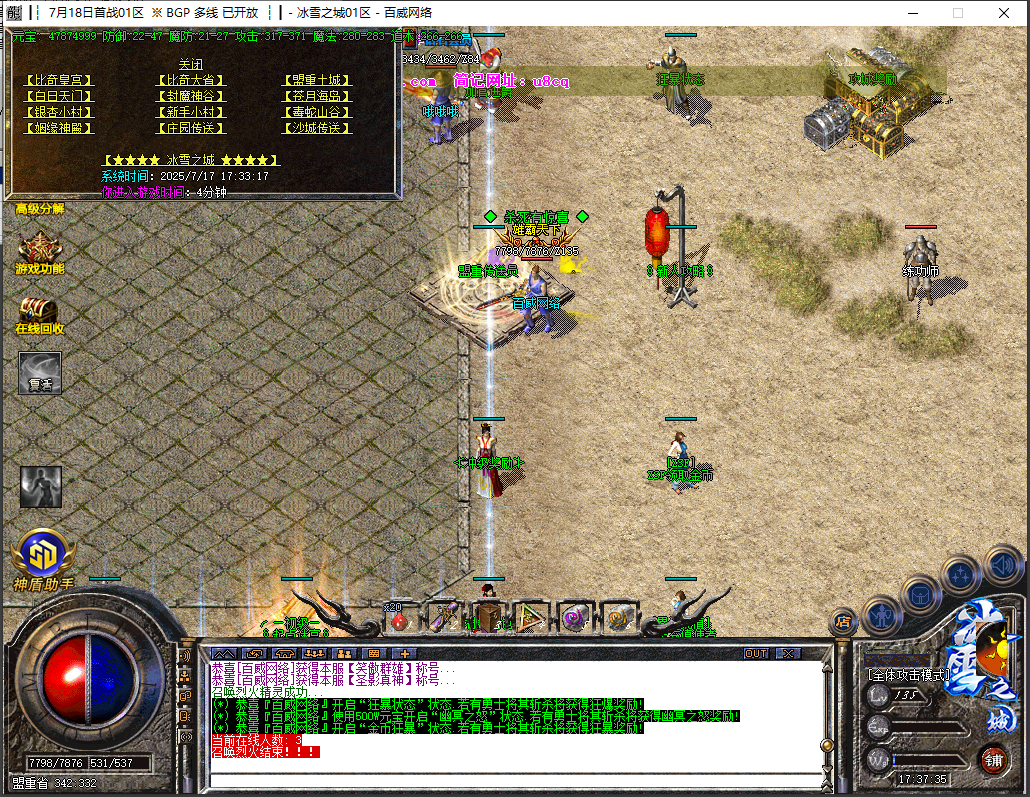Minimize the game window
Screen dimensions: 1030x797
click(911, 13)
